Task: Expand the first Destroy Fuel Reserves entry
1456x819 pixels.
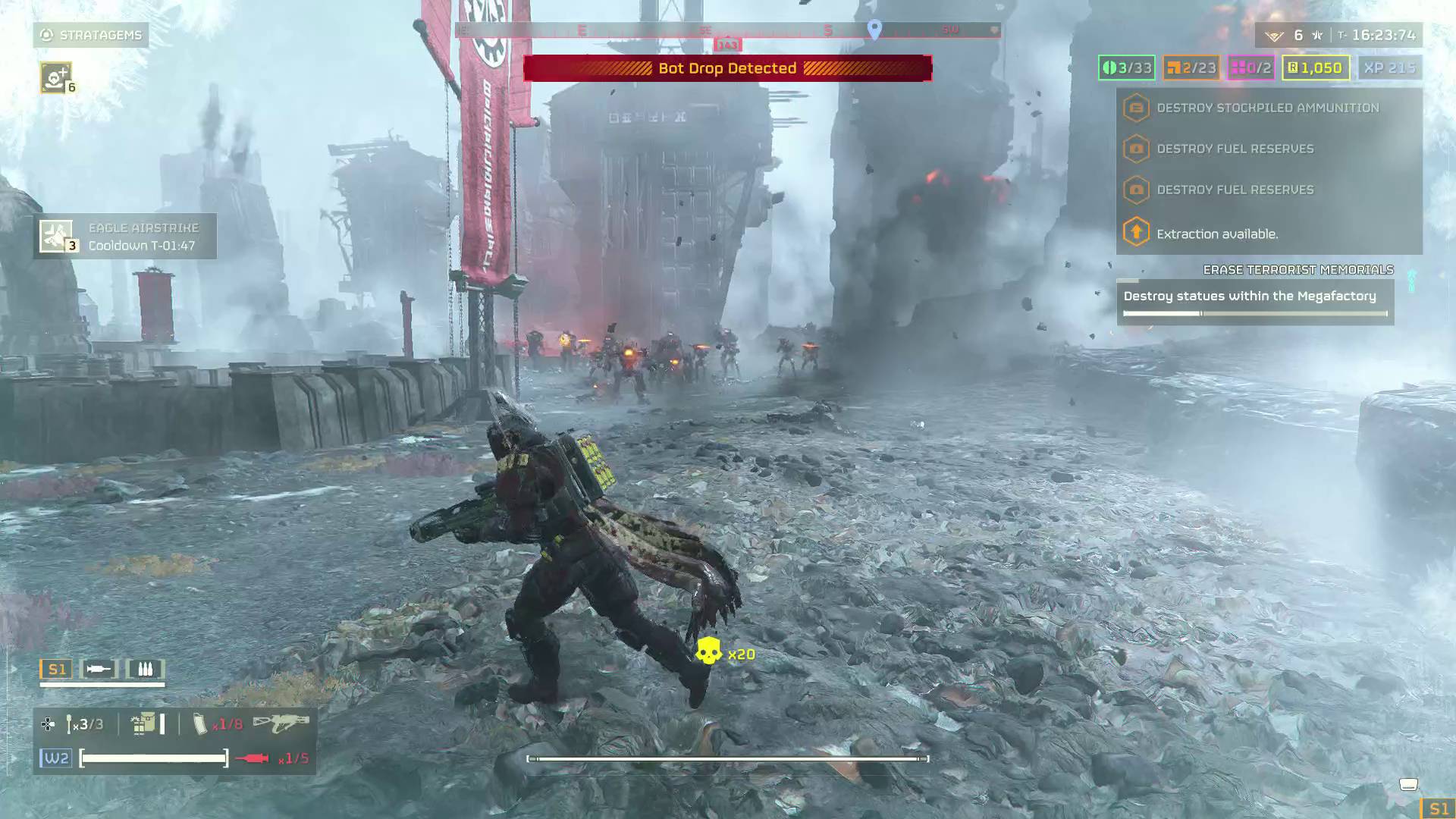Action: (x=1135, y=149)
